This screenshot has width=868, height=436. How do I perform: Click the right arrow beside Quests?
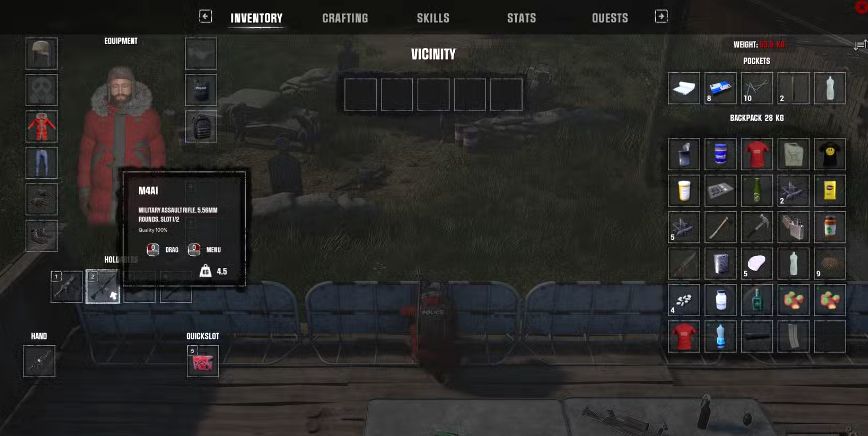(661, 16)
